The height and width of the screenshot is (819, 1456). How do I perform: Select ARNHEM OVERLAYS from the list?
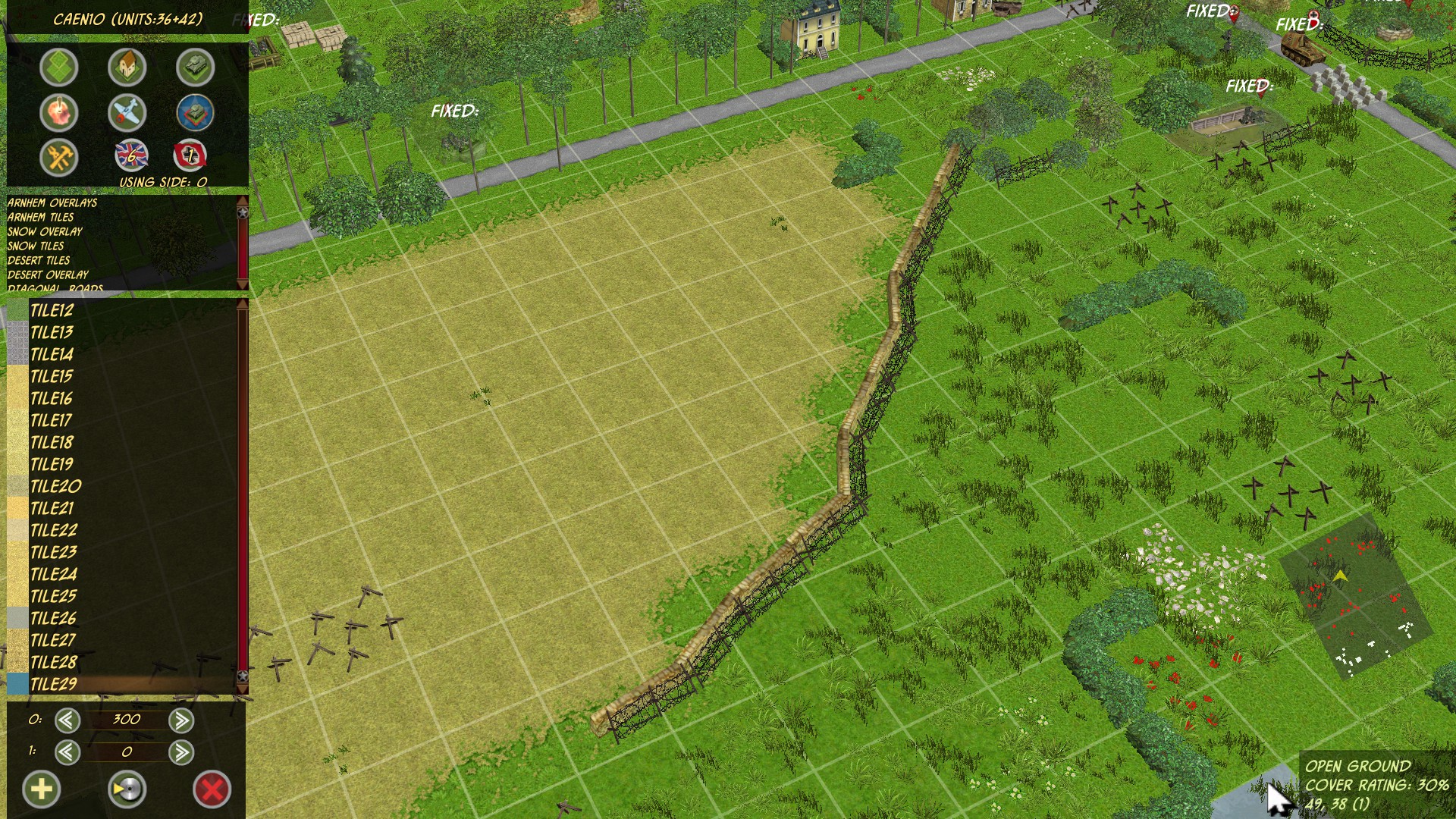click(52, 203)
